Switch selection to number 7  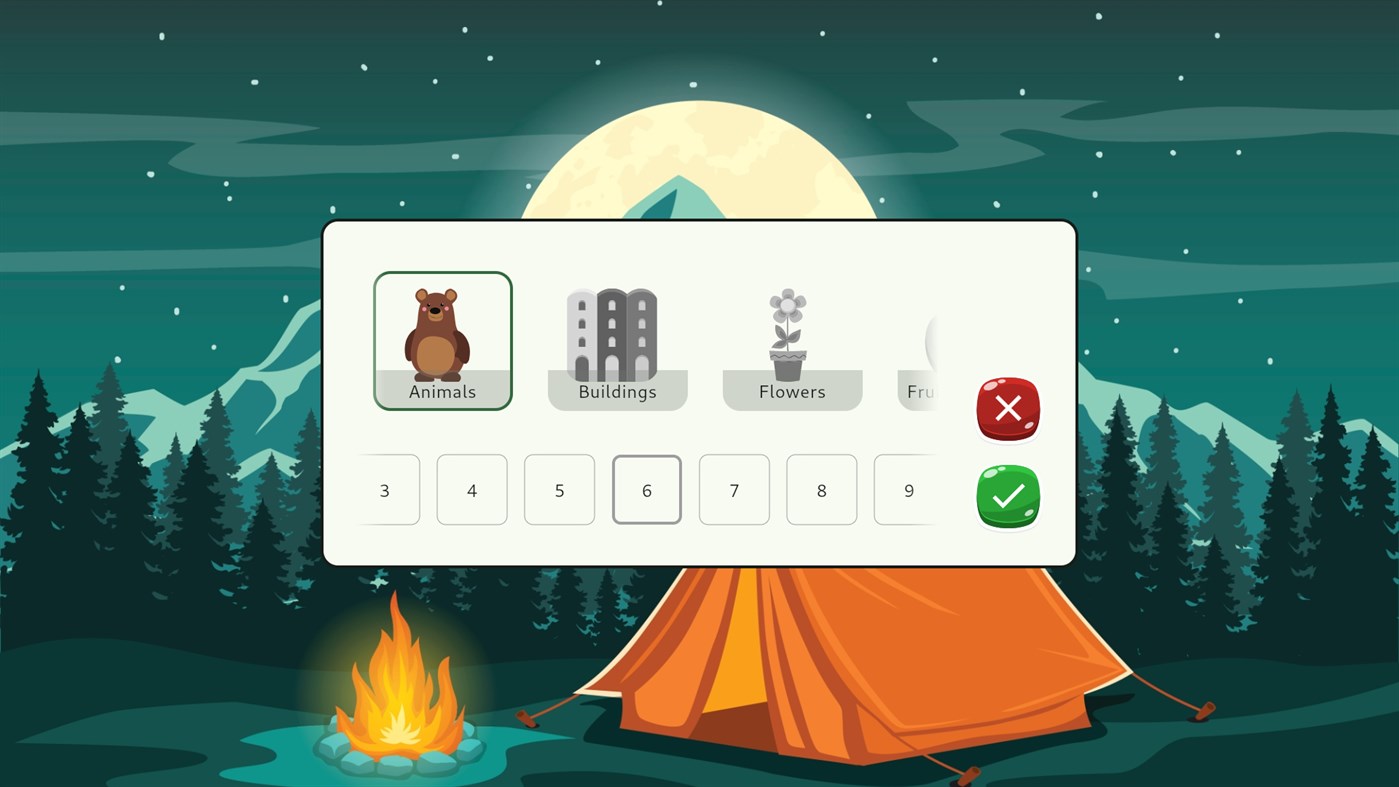pos(734,490)
